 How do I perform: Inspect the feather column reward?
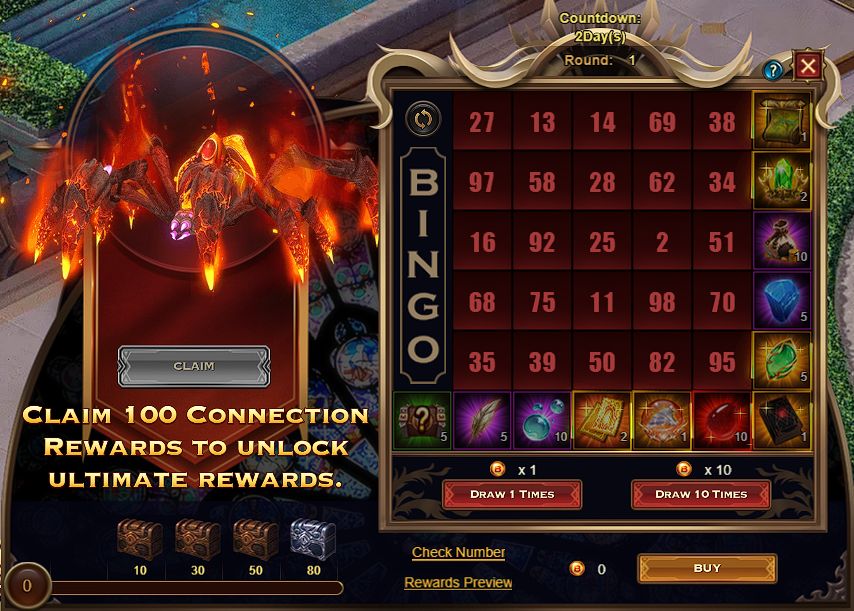[482, 418]
